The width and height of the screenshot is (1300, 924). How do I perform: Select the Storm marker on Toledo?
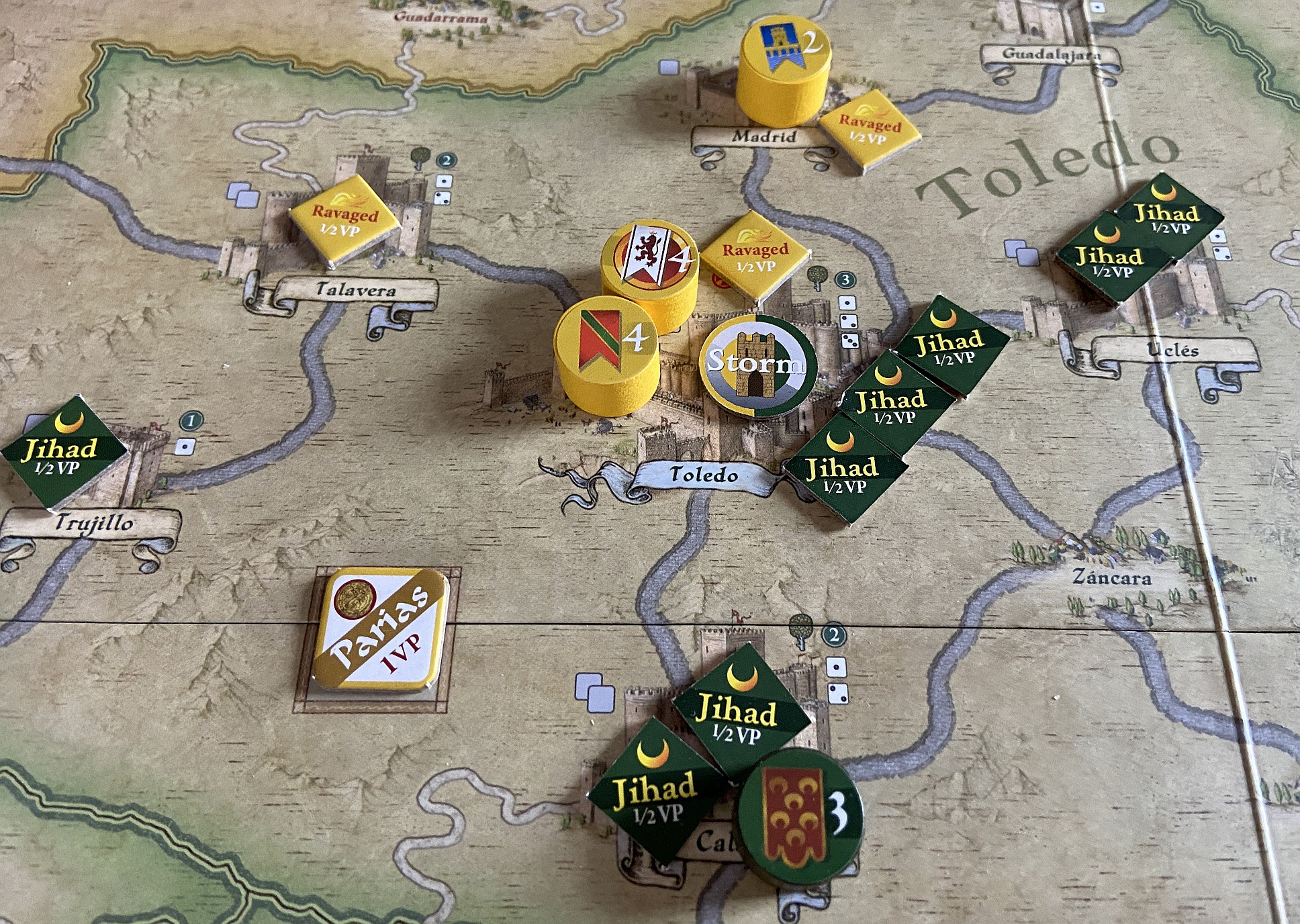point(758,365)
